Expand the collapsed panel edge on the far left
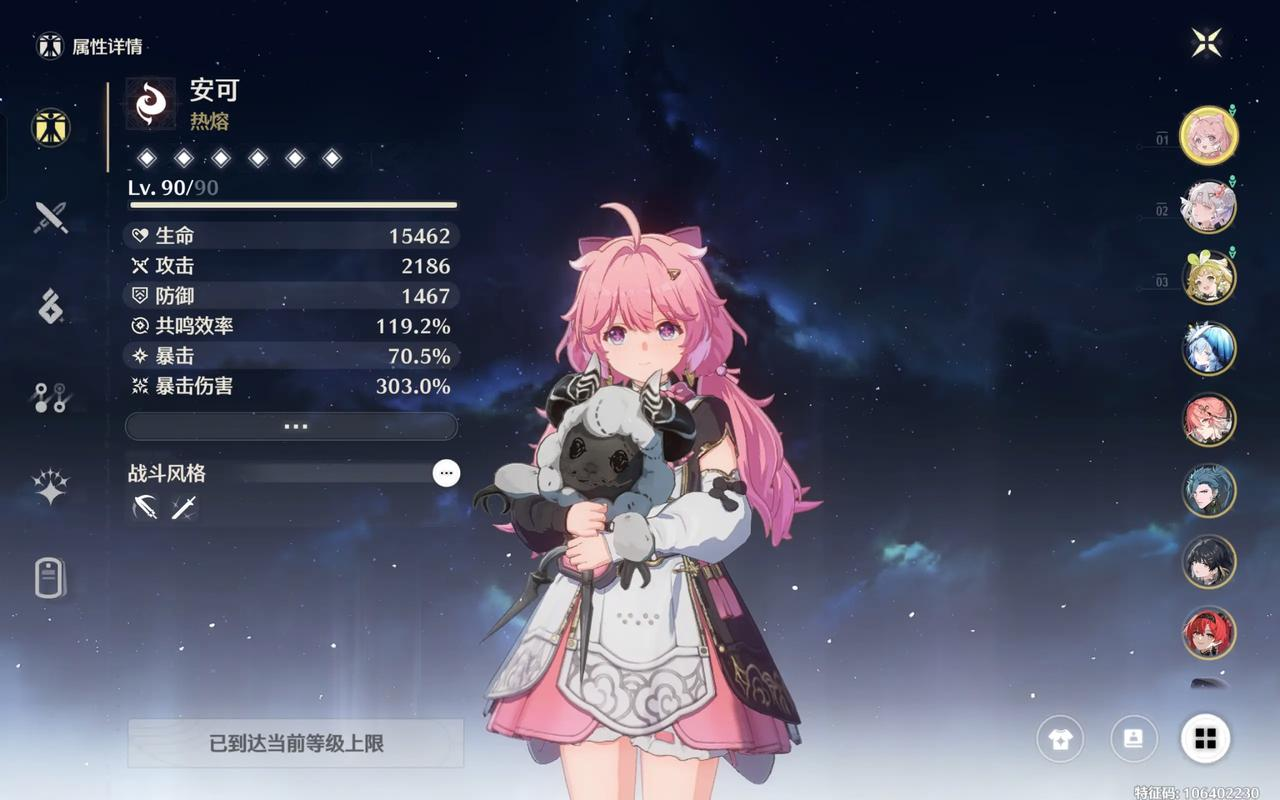This screenshot has height=800, width=1280. click(x=4, y=160)
